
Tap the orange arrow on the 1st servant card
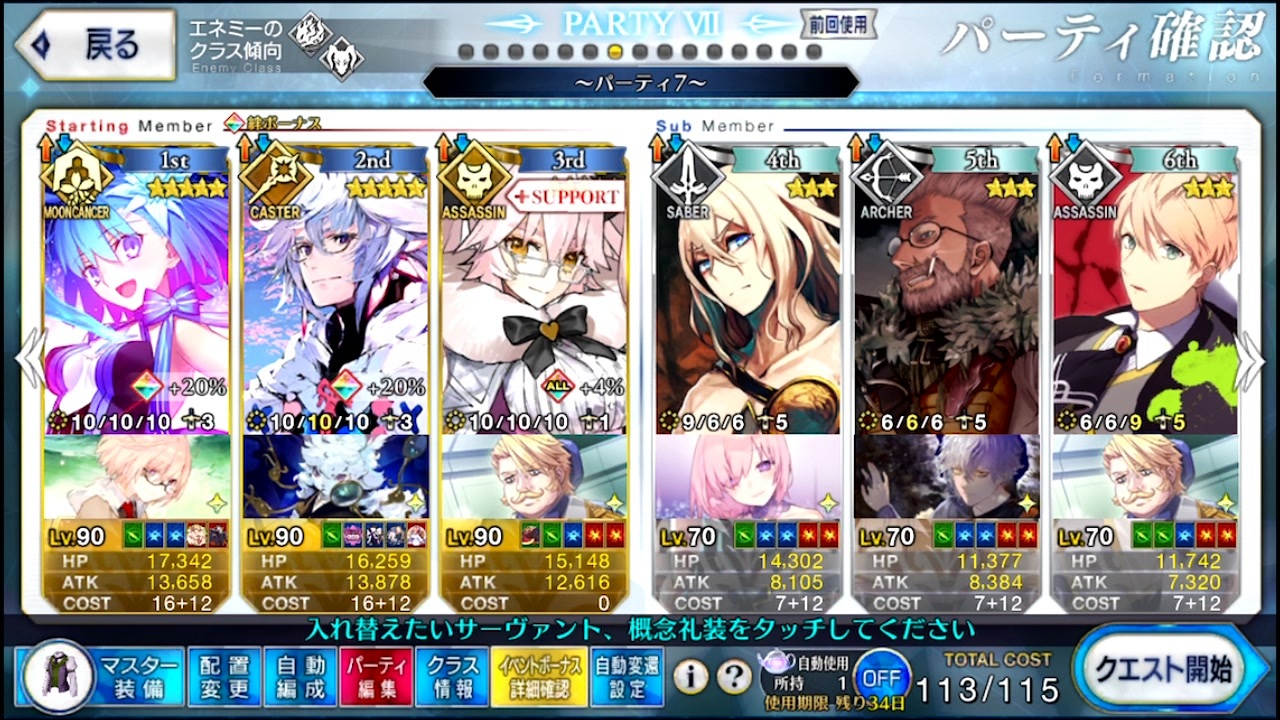46,148
